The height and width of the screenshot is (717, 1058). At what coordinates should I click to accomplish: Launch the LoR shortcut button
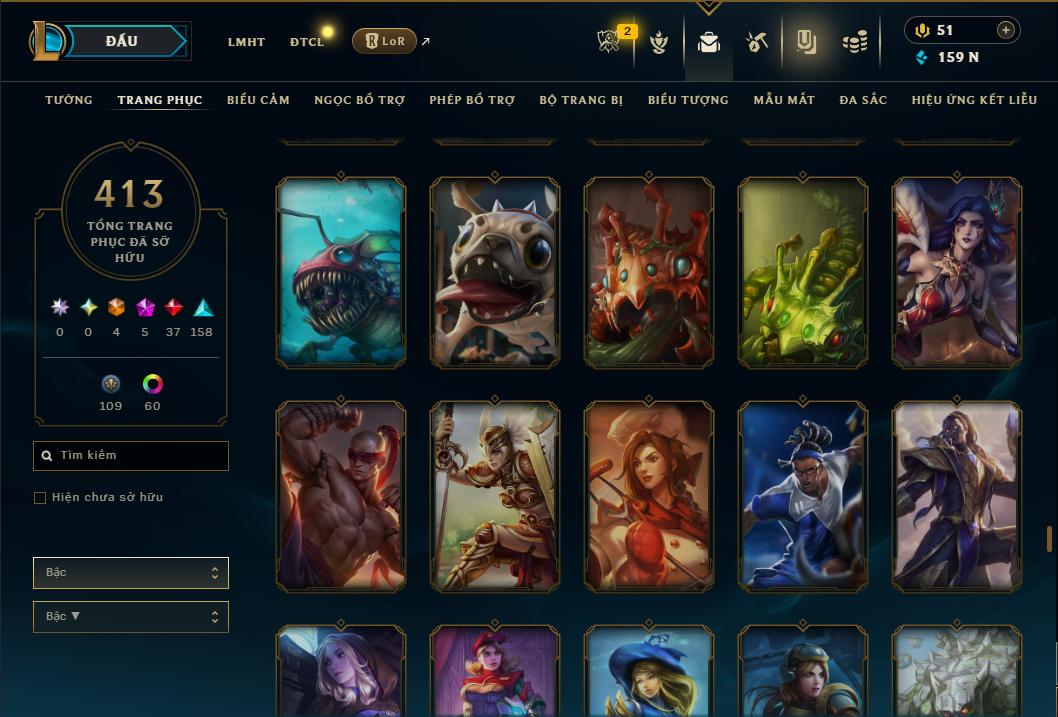pyautogui.click(x=384, y=41)
